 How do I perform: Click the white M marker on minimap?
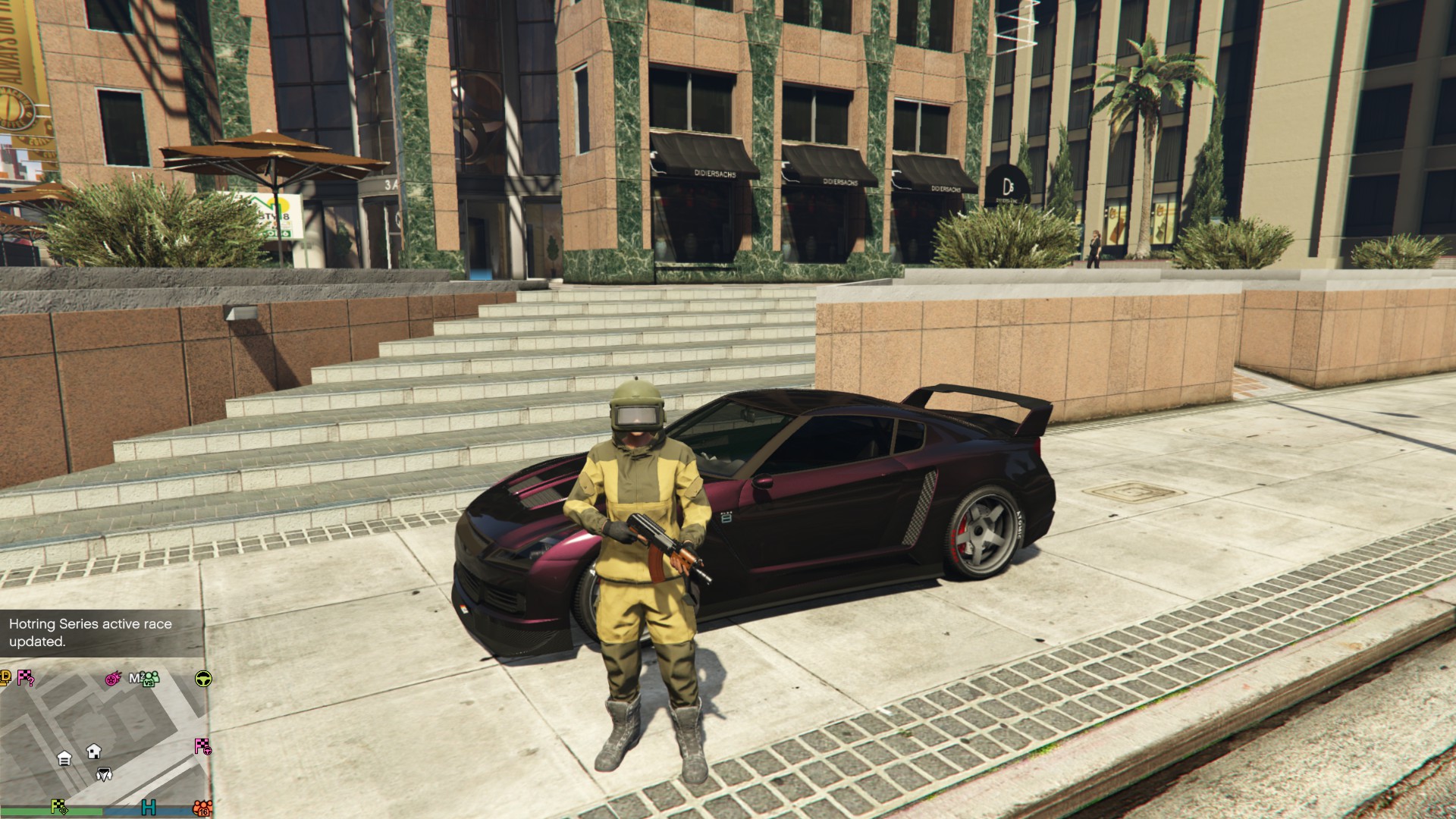135,677
